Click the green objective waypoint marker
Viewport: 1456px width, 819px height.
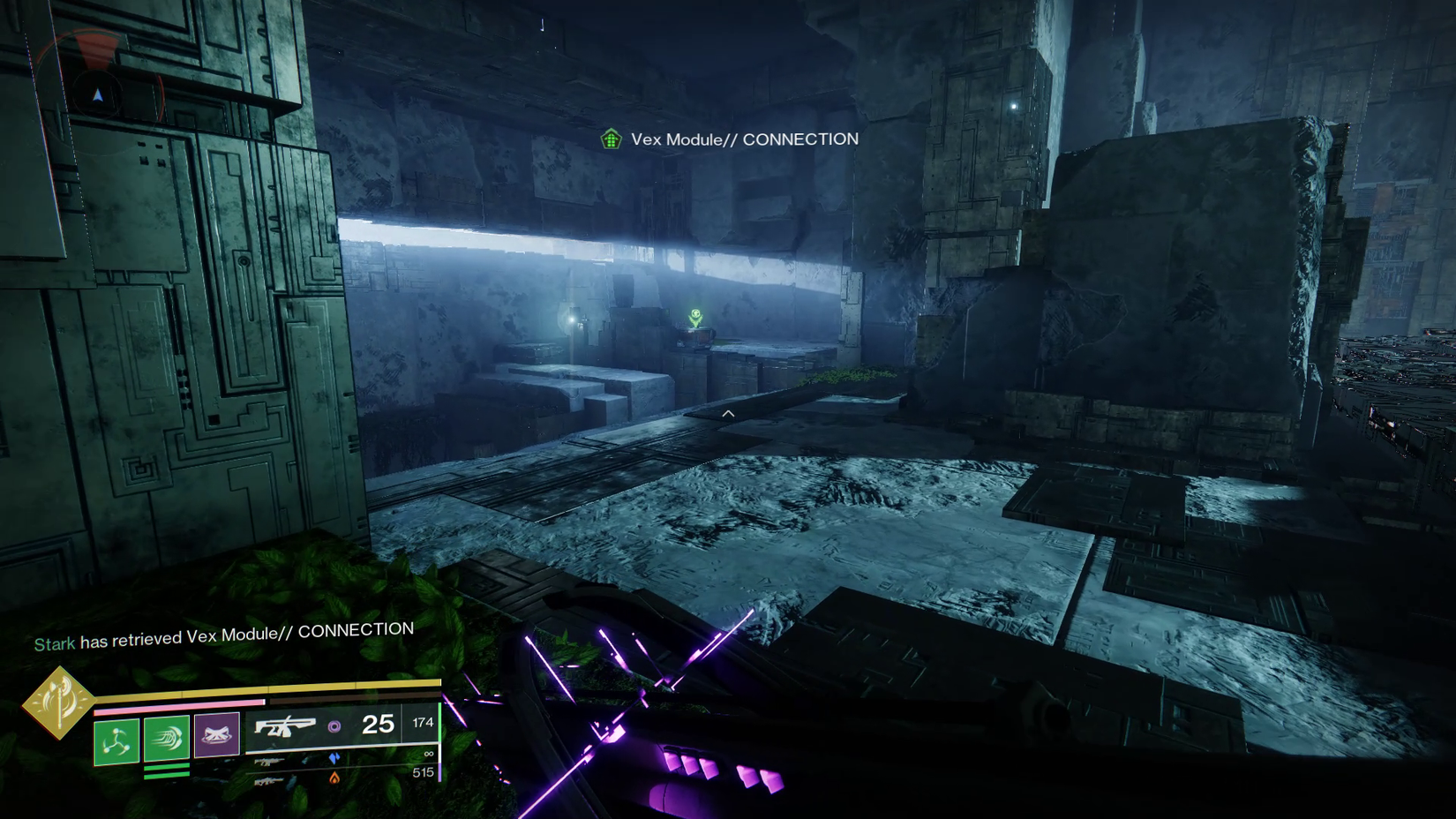(x=696, y=316)
